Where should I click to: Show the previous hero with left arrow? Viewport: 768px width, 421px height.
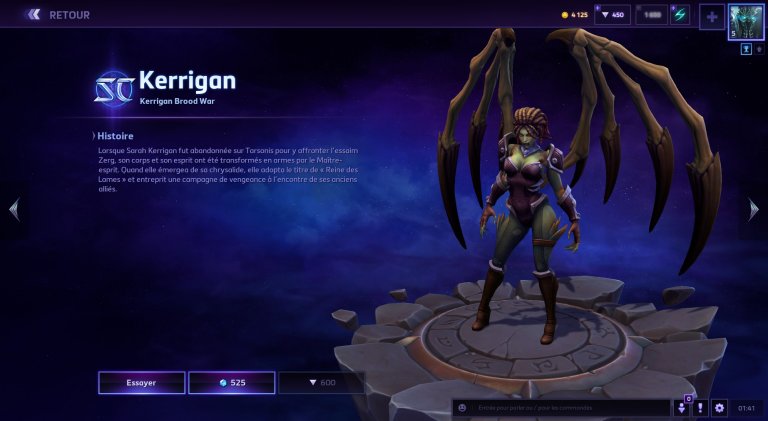13,209
